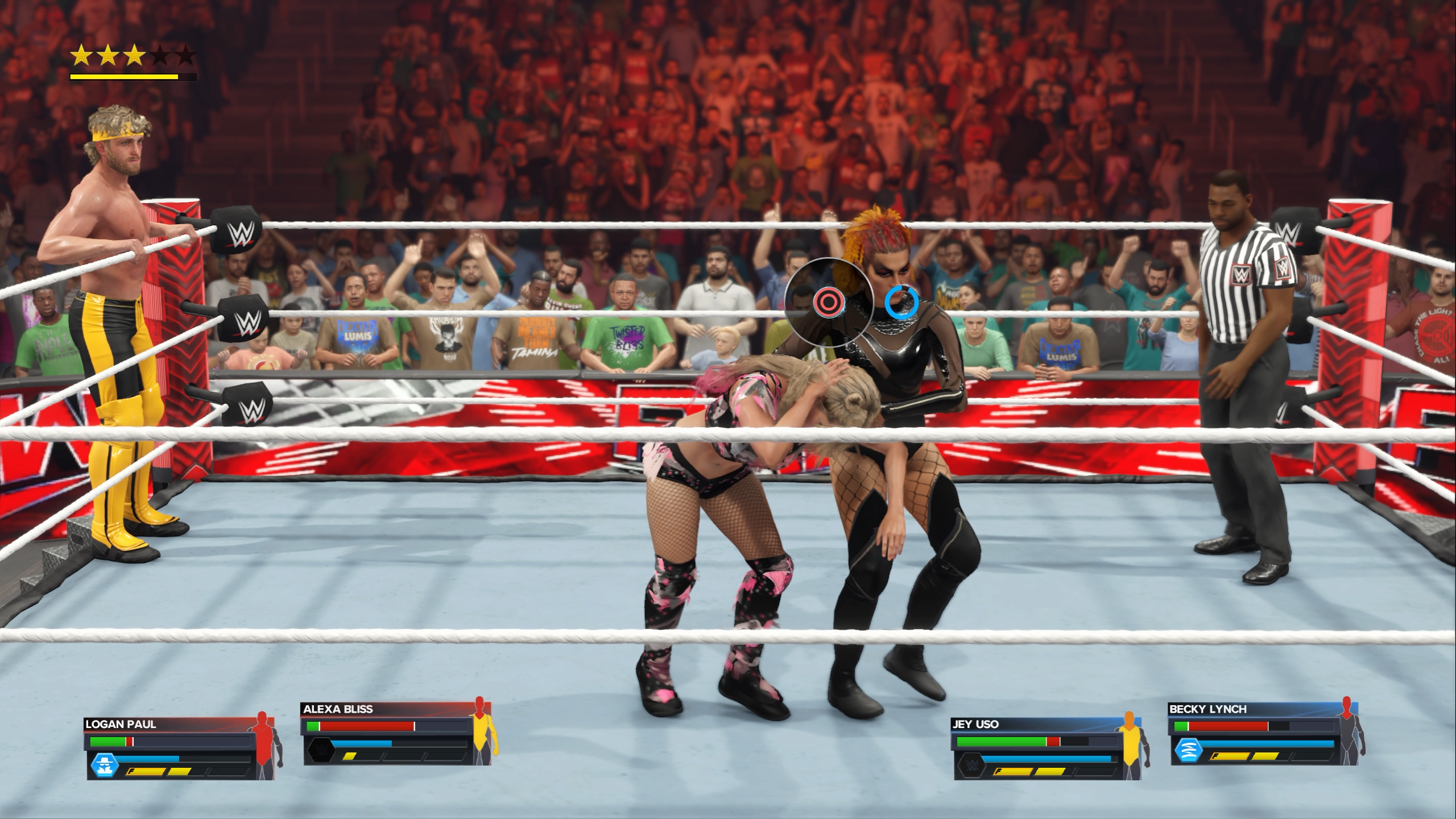Inspect Becky Lynch's body damage silhouette
This screenshot has height=819, width=1456.
[x=1348, y=731]
